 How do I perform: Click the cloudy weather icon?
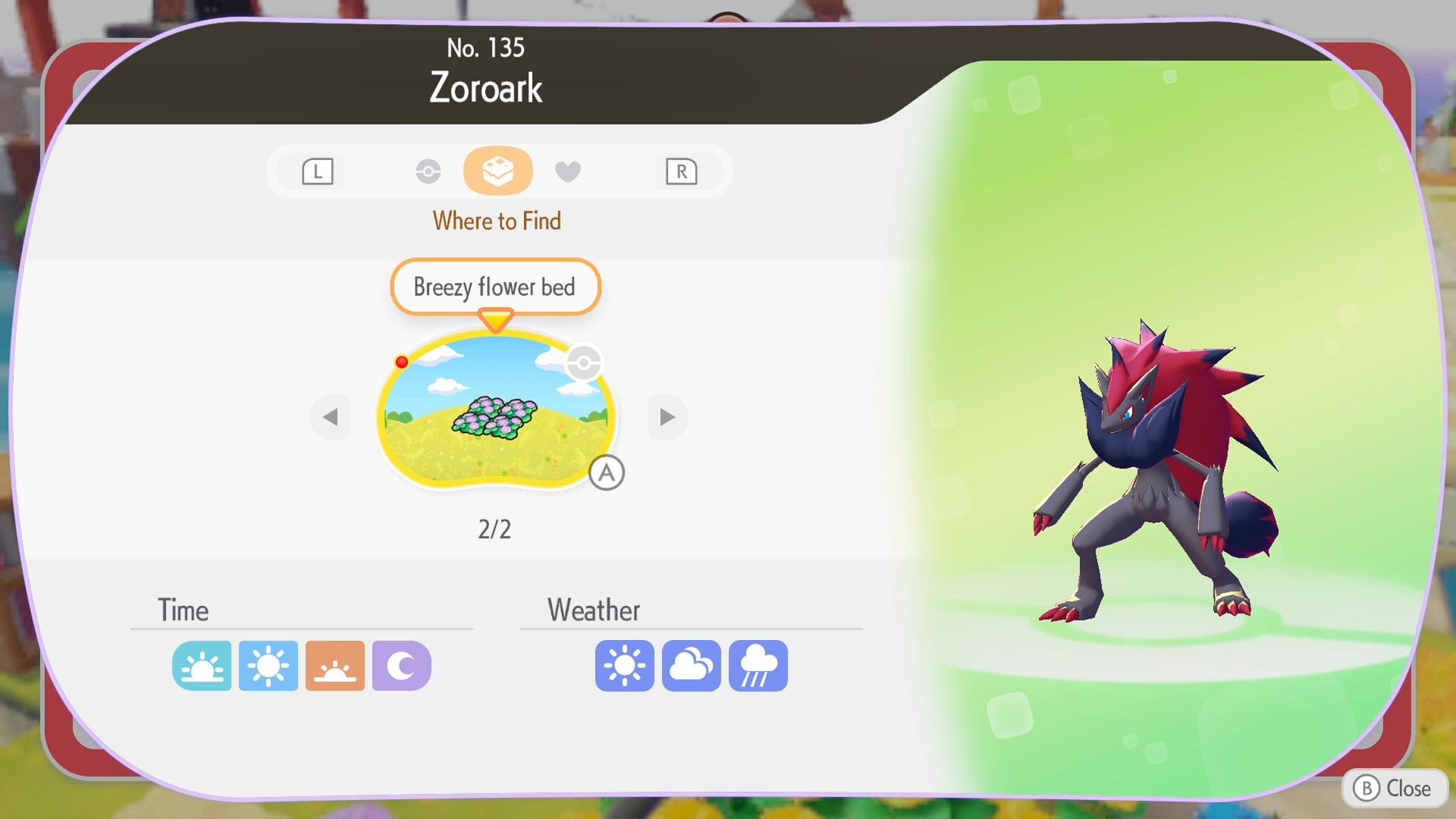[691, 666]
